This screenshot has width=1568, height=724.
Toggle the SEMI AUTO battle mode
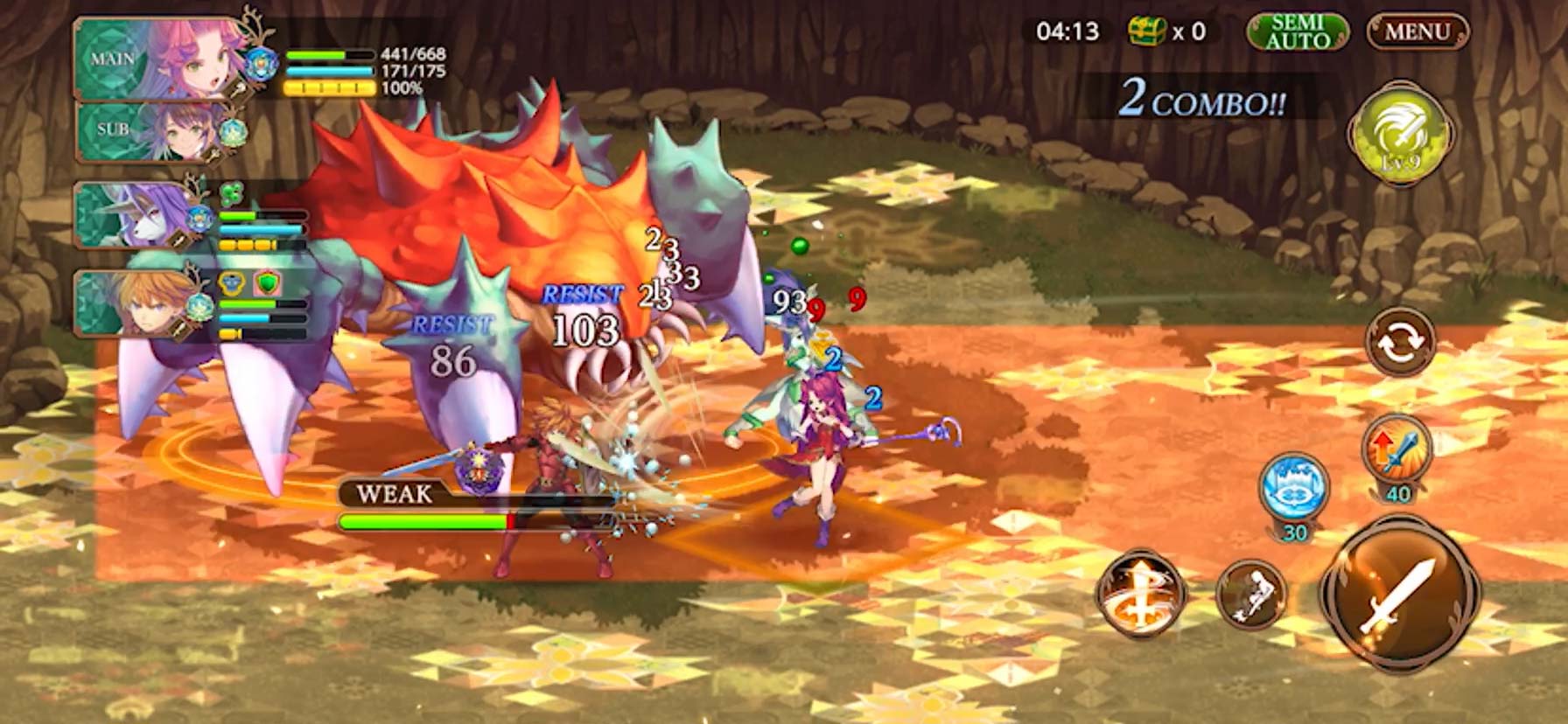[x=1298, y=32]
